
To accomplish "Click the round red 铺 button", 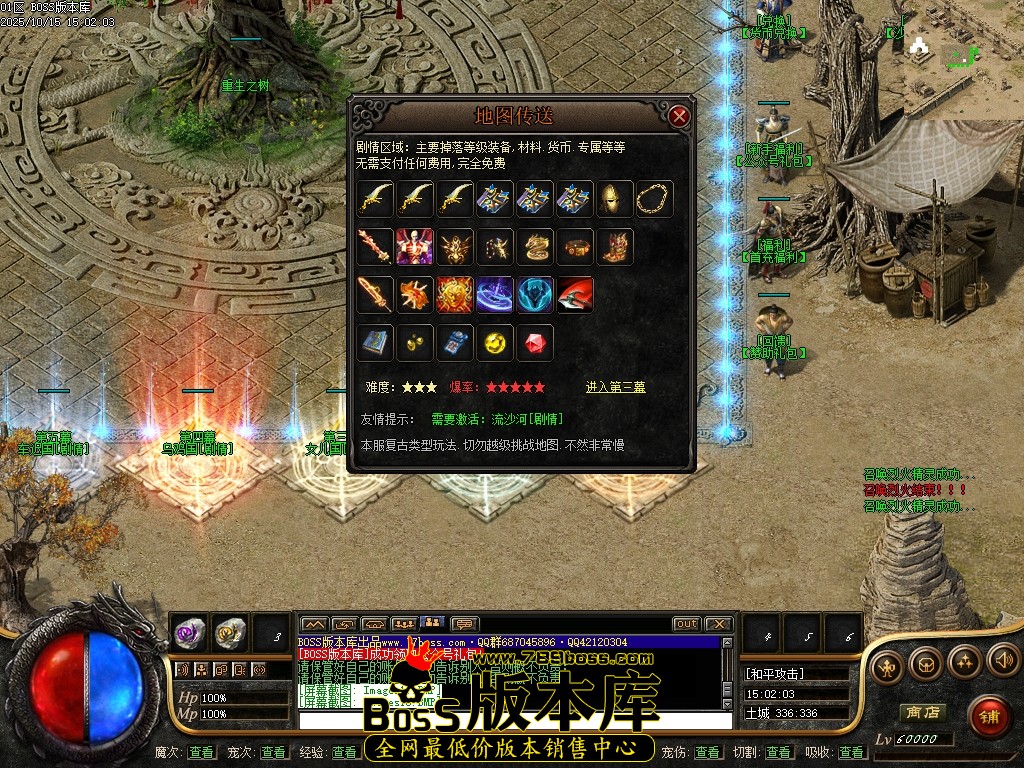I will (x=988, y=716).
